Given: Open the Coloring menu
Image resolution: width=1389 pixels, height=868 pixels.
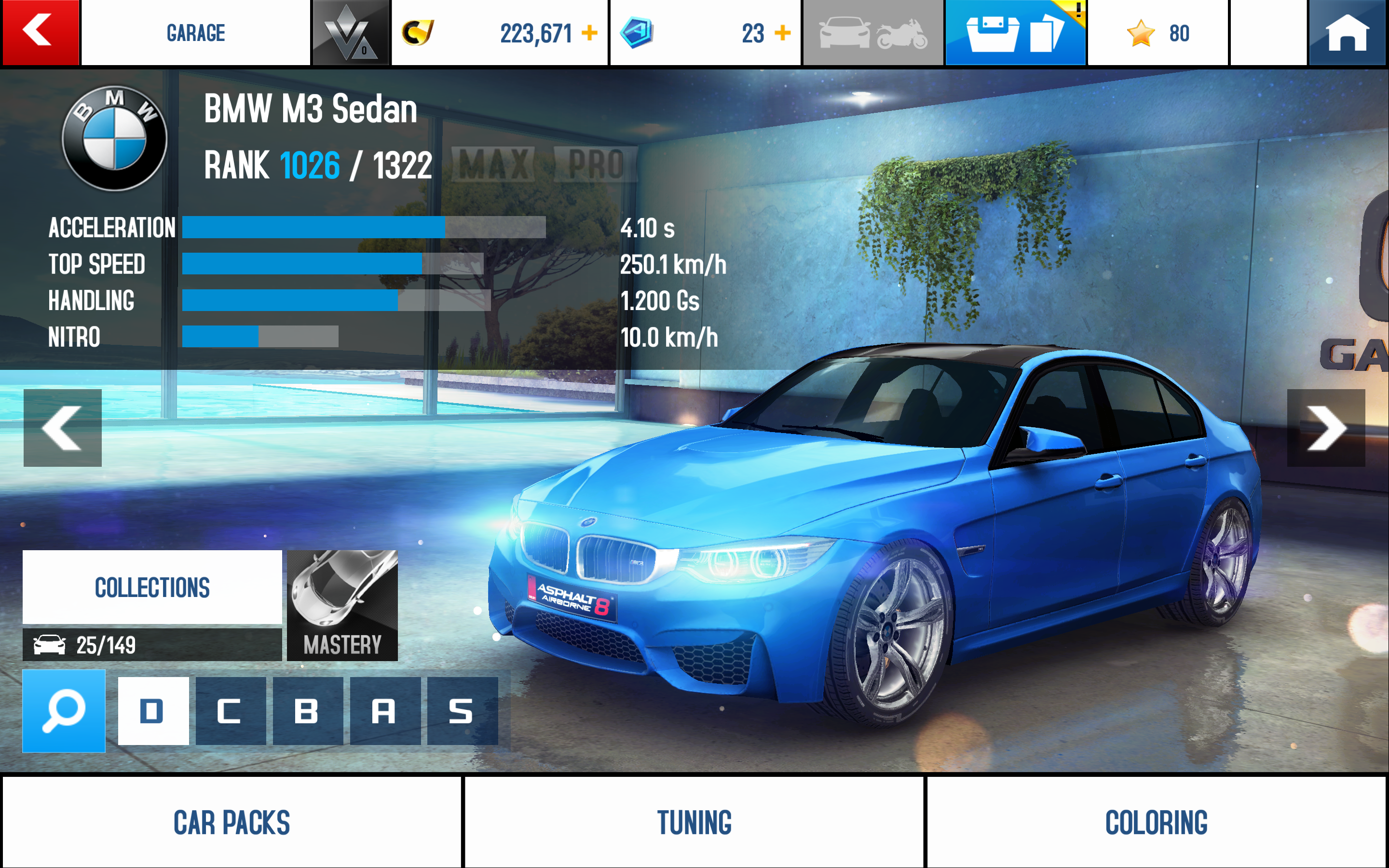Looking at the screenshot, I should click(1156, 822).
